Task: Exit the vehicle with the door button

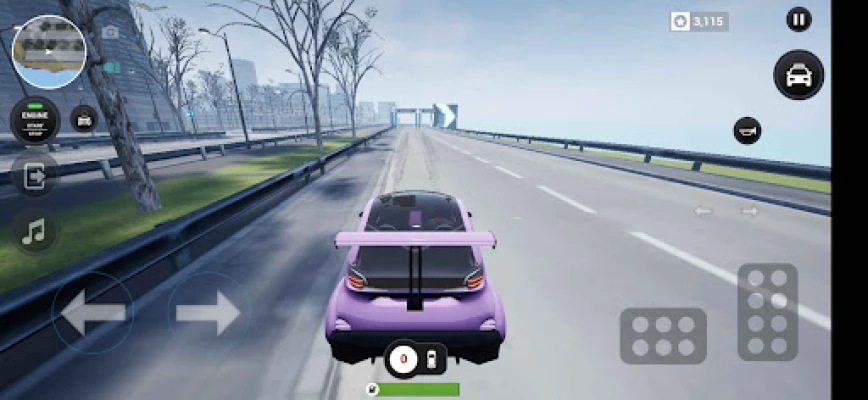Action: (x=35, y=177)
